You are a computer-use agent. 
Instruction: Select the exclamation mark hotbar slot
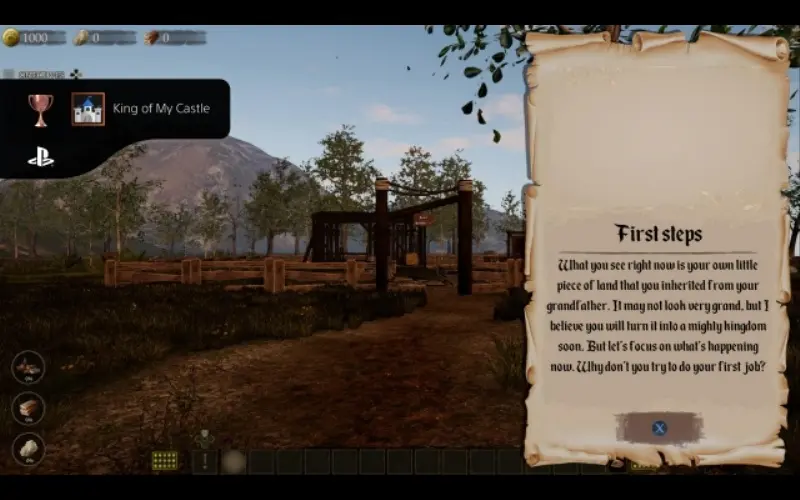coord(205,461)
